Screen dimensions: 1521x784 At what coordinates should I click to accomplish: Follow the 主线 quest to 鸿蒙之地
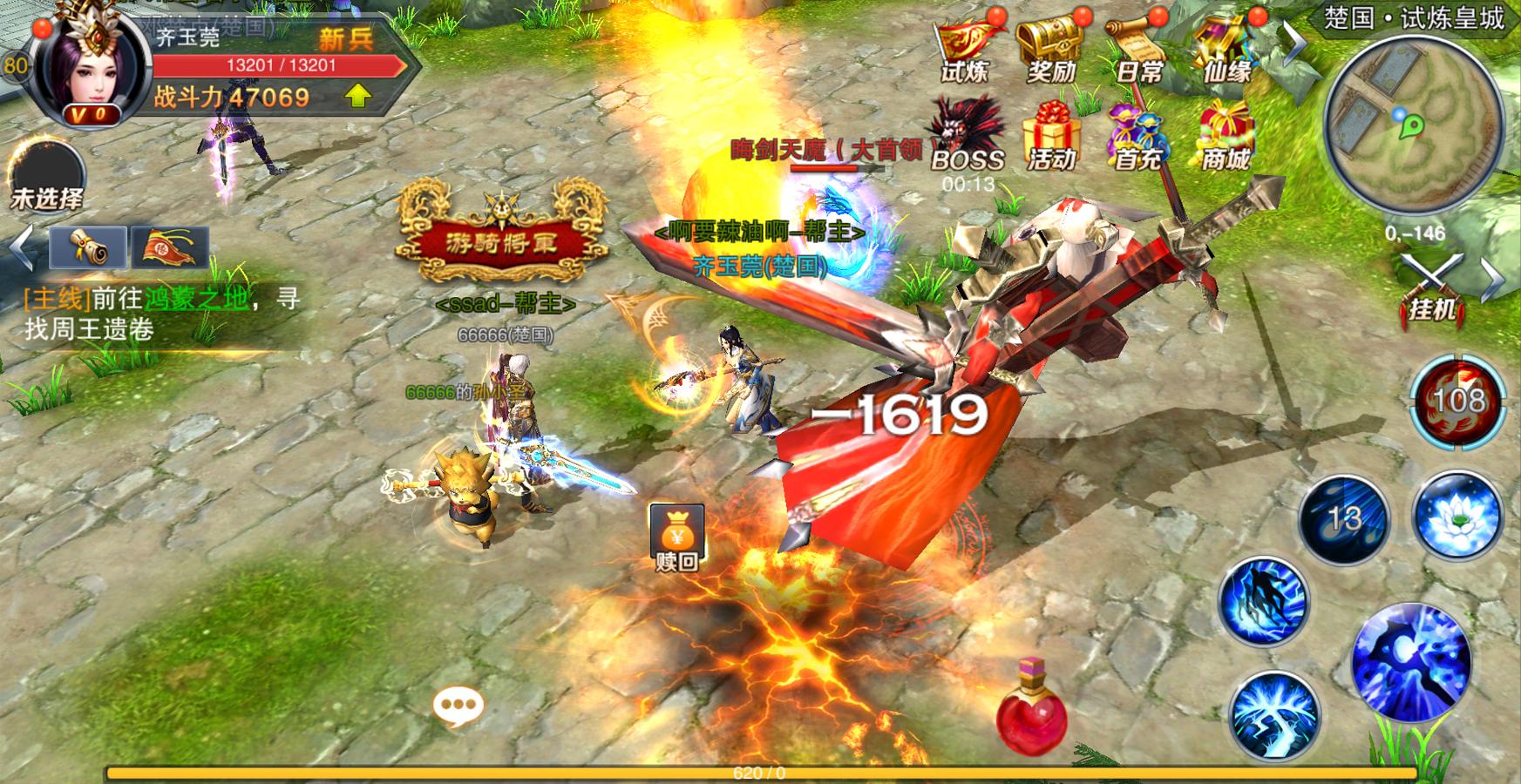162,314
